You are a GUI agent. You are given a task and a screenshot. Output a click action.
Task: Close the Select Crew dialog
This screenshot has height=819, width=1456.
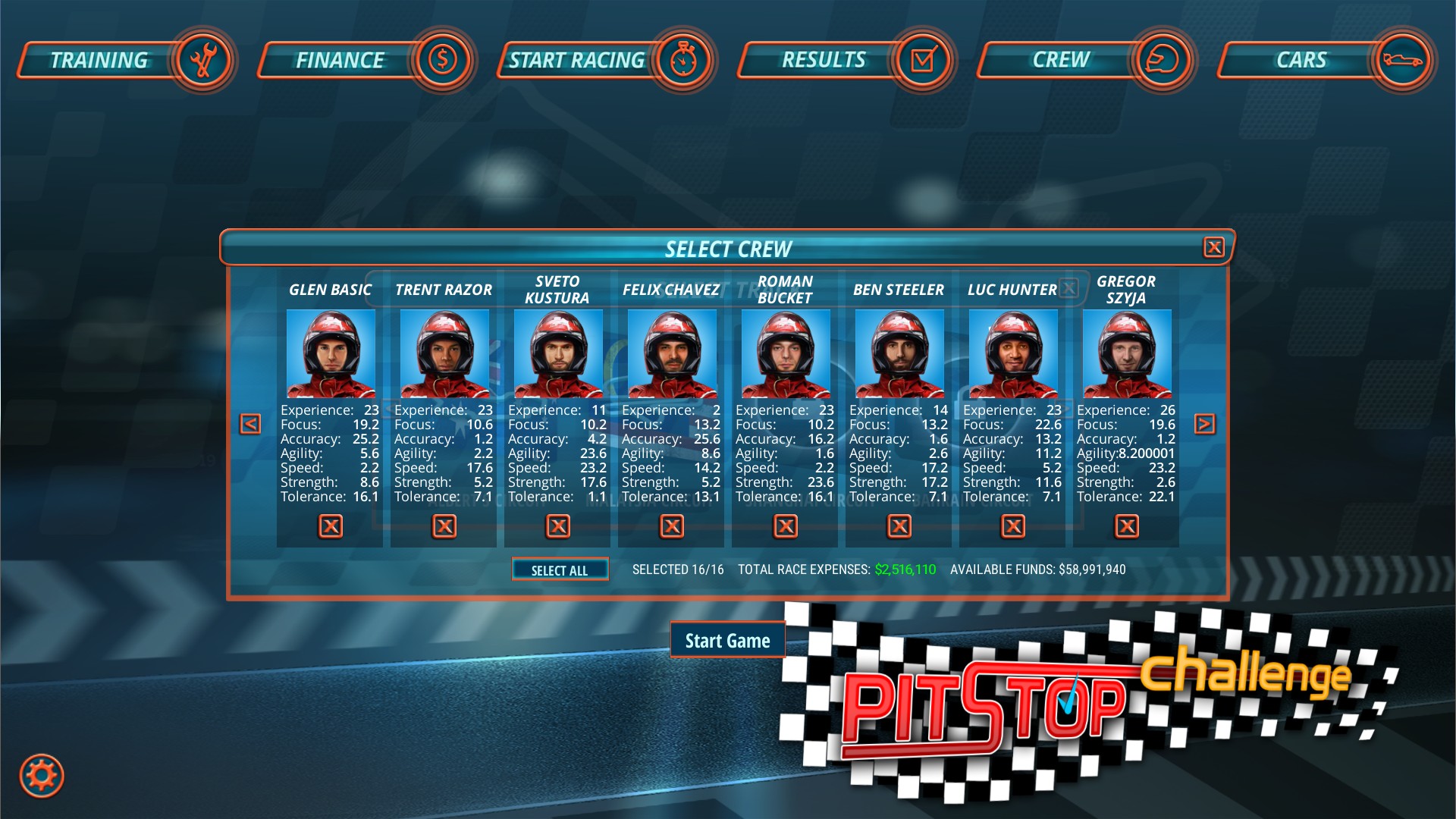pyautogui.click(x=1214, y=247)
